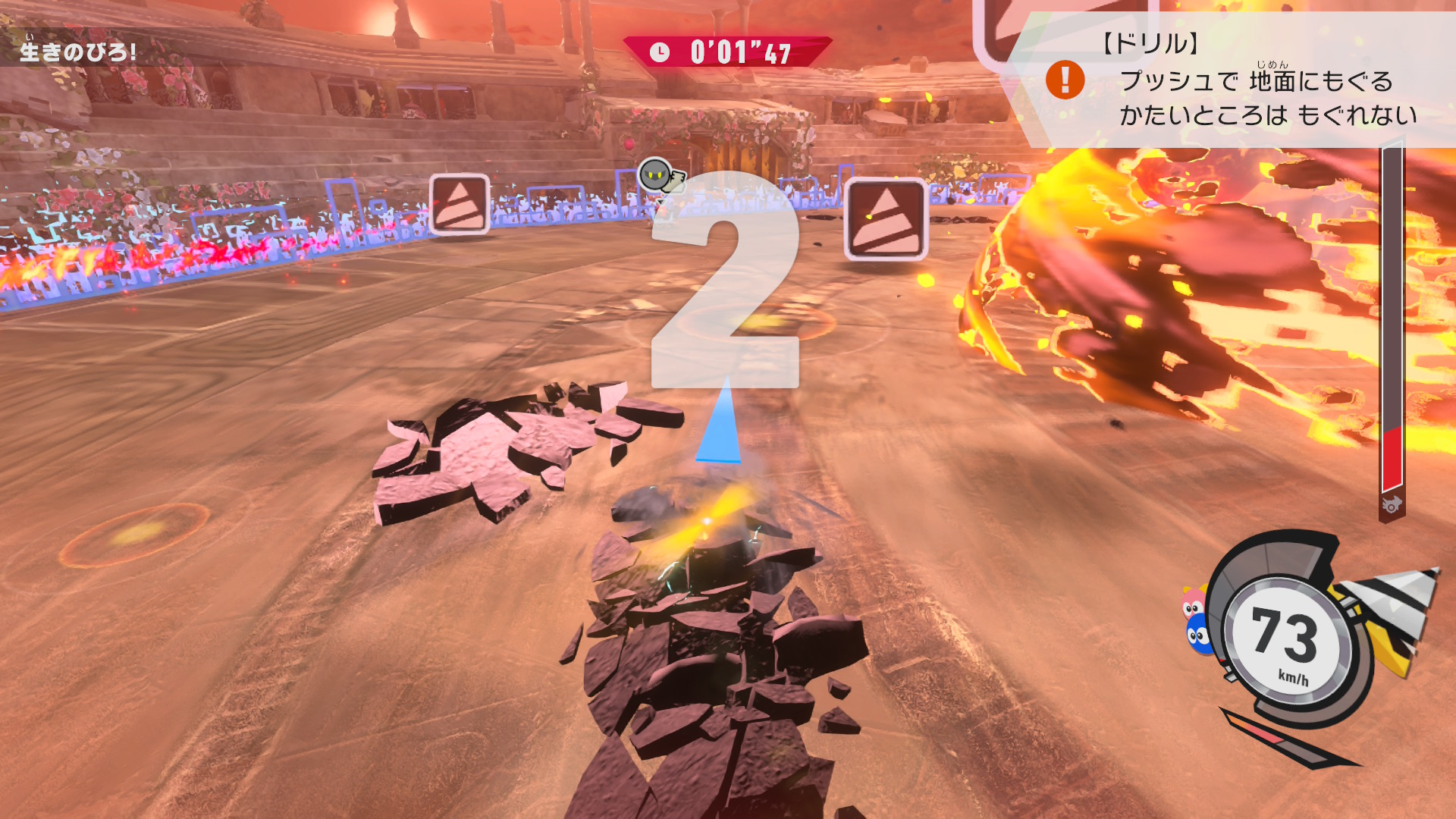Select the 生きのびろ! objective label

pos(77,52)
